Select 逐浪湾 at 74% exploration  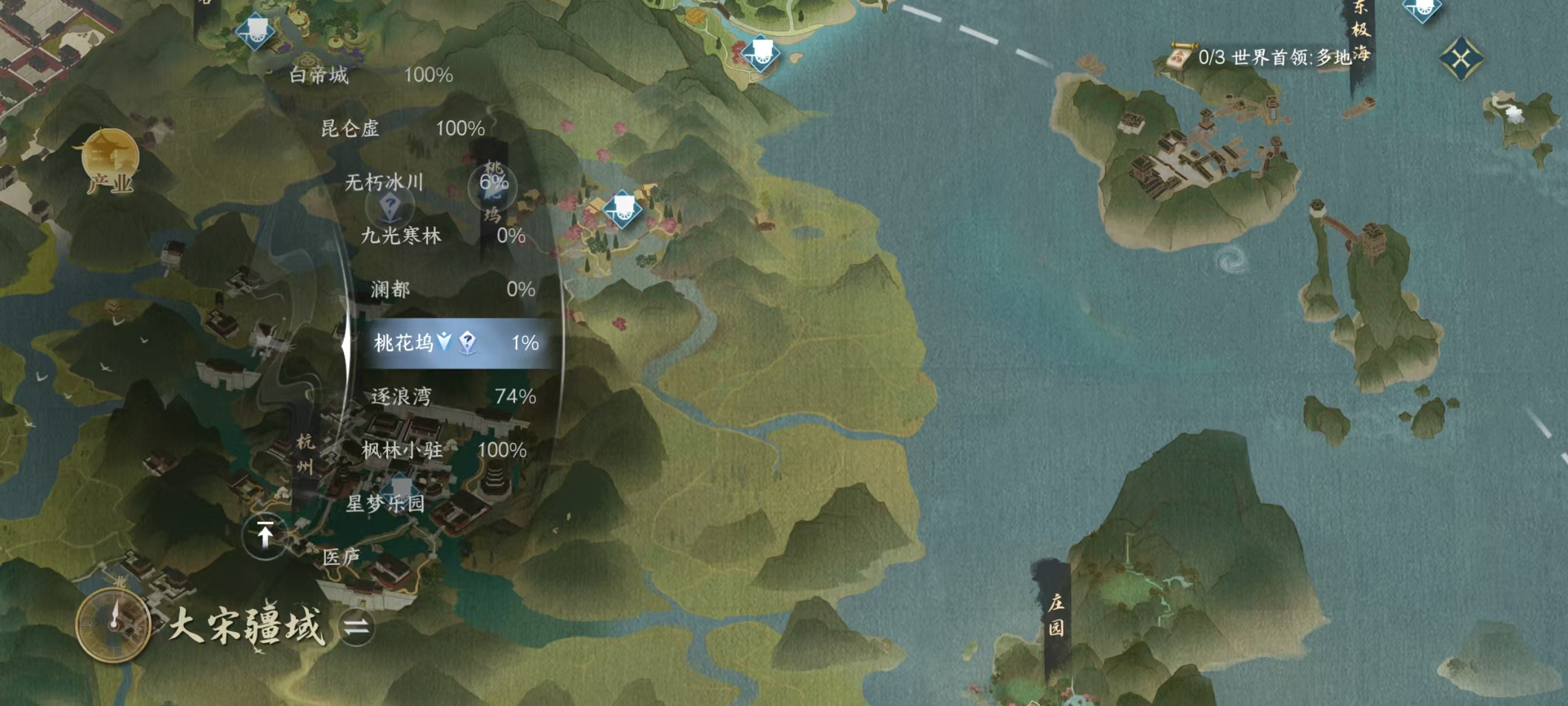tap(453, 397)
